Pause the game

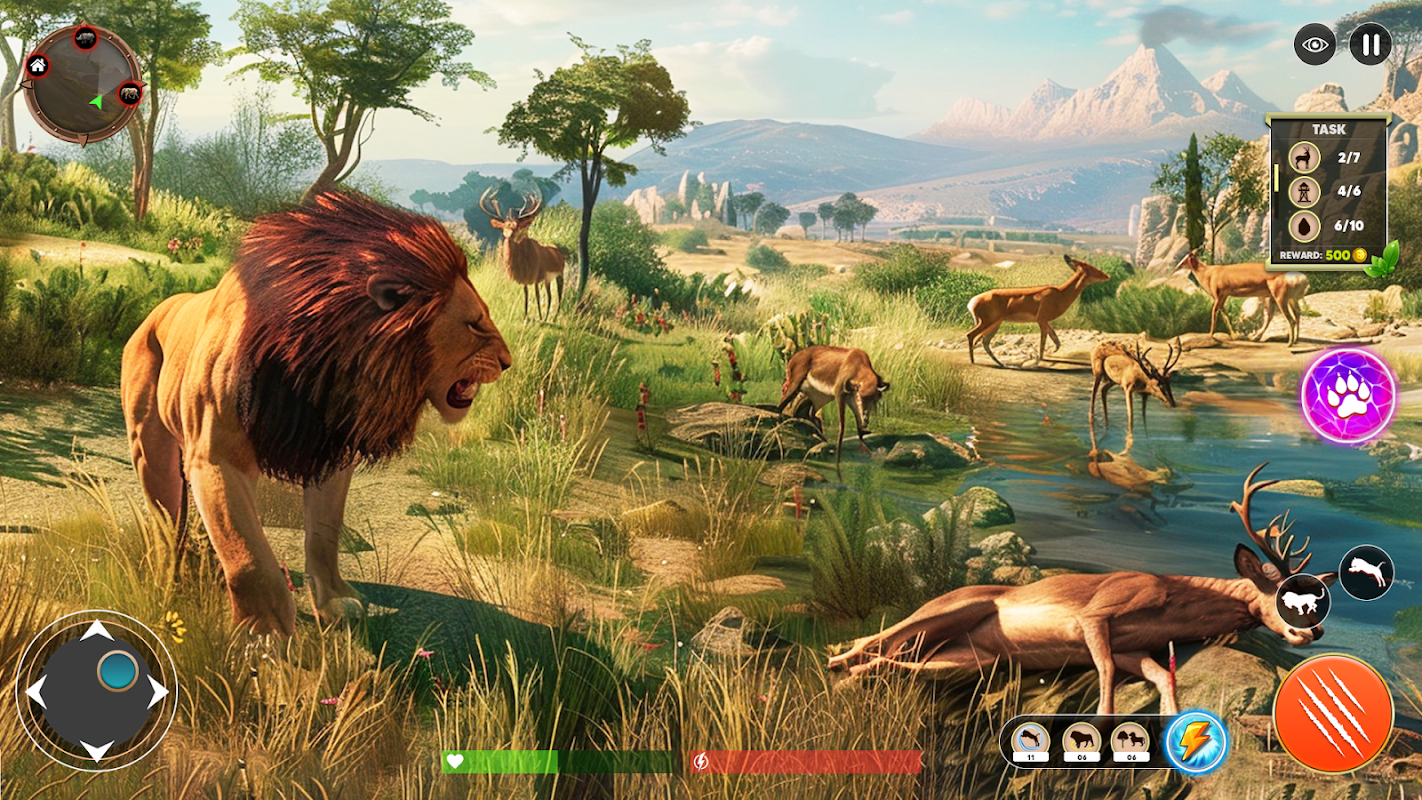[x=1370, y=44]
